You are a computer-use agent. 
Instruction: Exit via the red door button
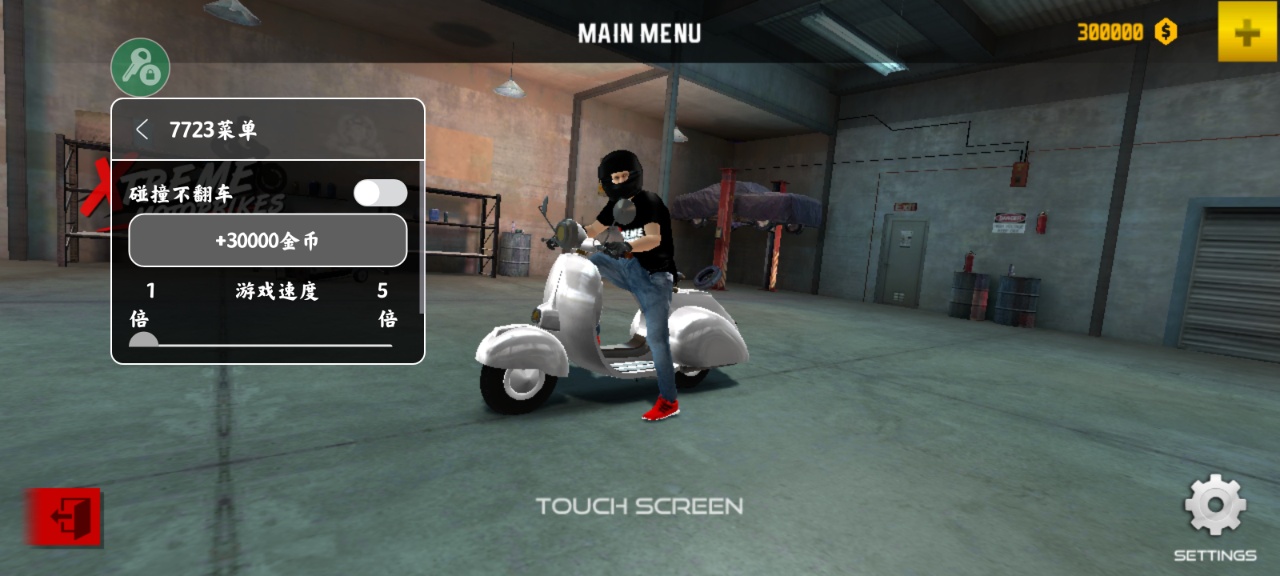click(64, 517)
